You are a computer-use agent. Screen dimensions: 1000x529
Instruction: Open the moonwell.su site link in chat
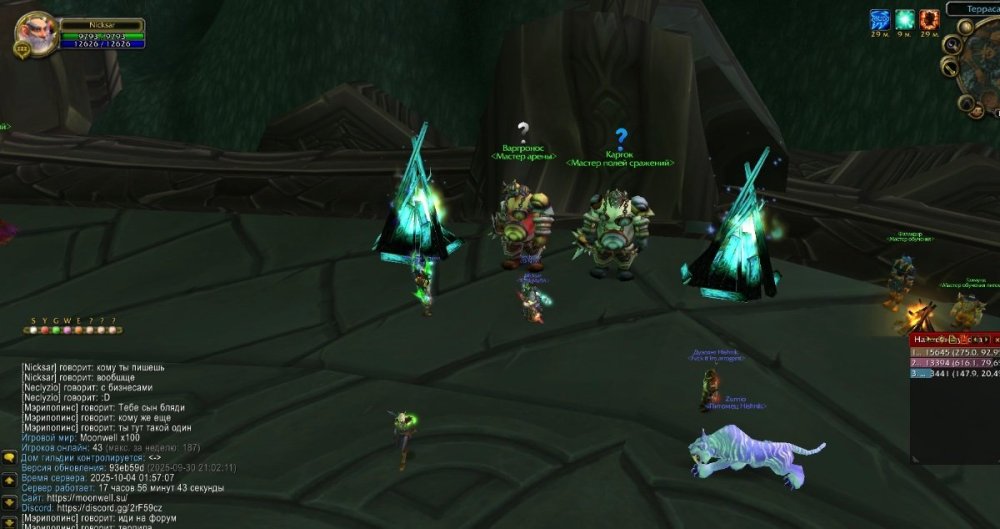pos(99,498)
